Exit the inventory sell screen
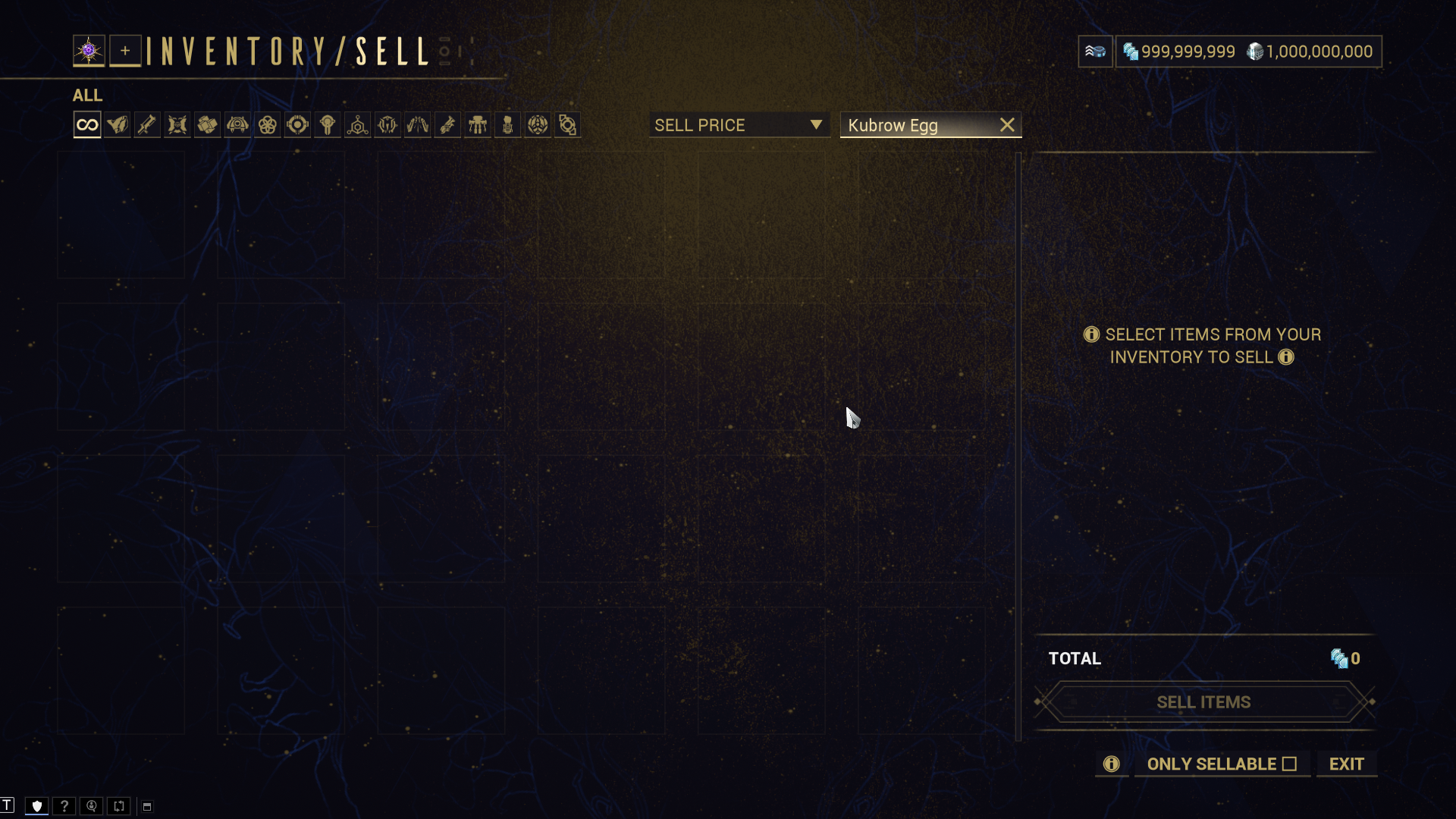The width and height of the screenshot is (1456, 819). tap(1346, 764)
